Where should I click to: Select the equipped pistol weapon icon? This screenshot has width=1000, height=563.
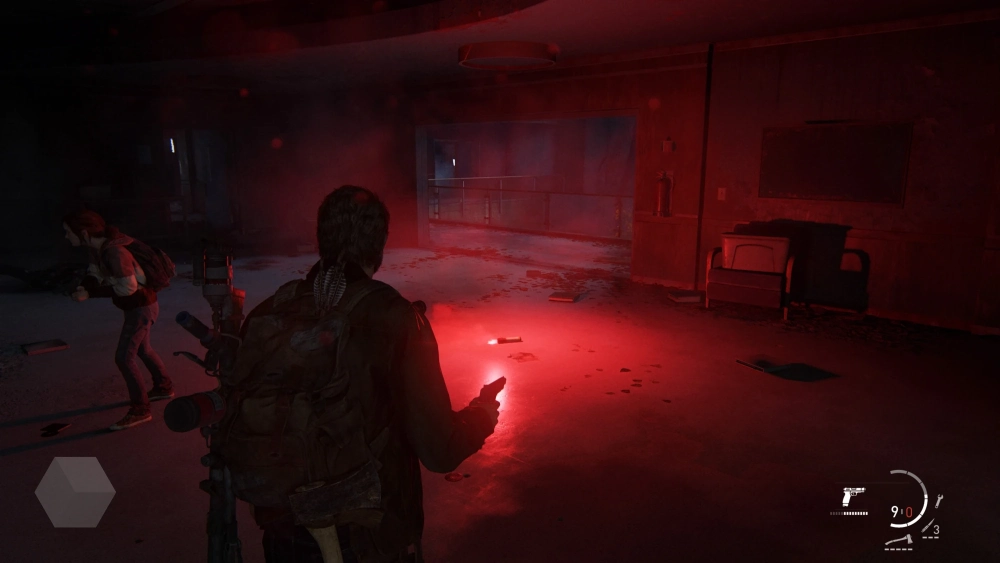(x=853, y=496)
